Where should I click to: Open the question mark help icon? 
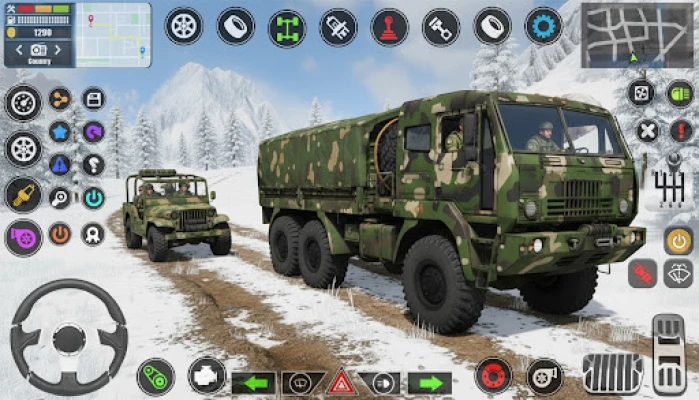[93, 164]
